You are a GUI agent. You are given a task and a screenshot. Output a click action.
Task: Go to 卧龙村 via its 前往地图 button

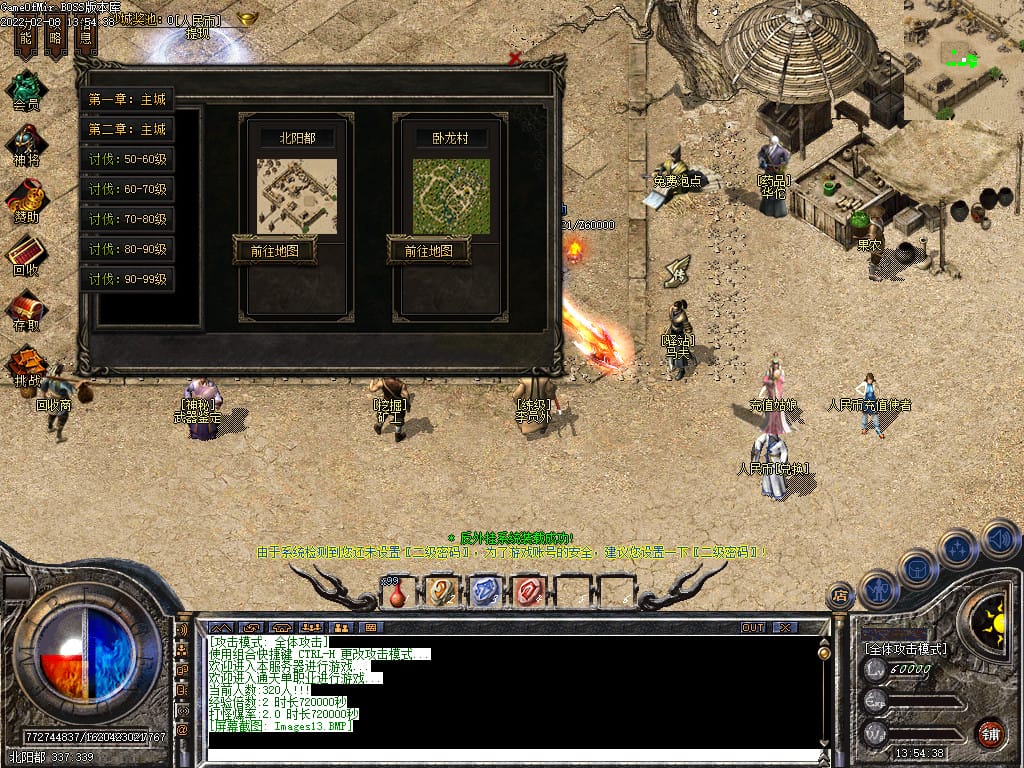[x=428, y=250]
